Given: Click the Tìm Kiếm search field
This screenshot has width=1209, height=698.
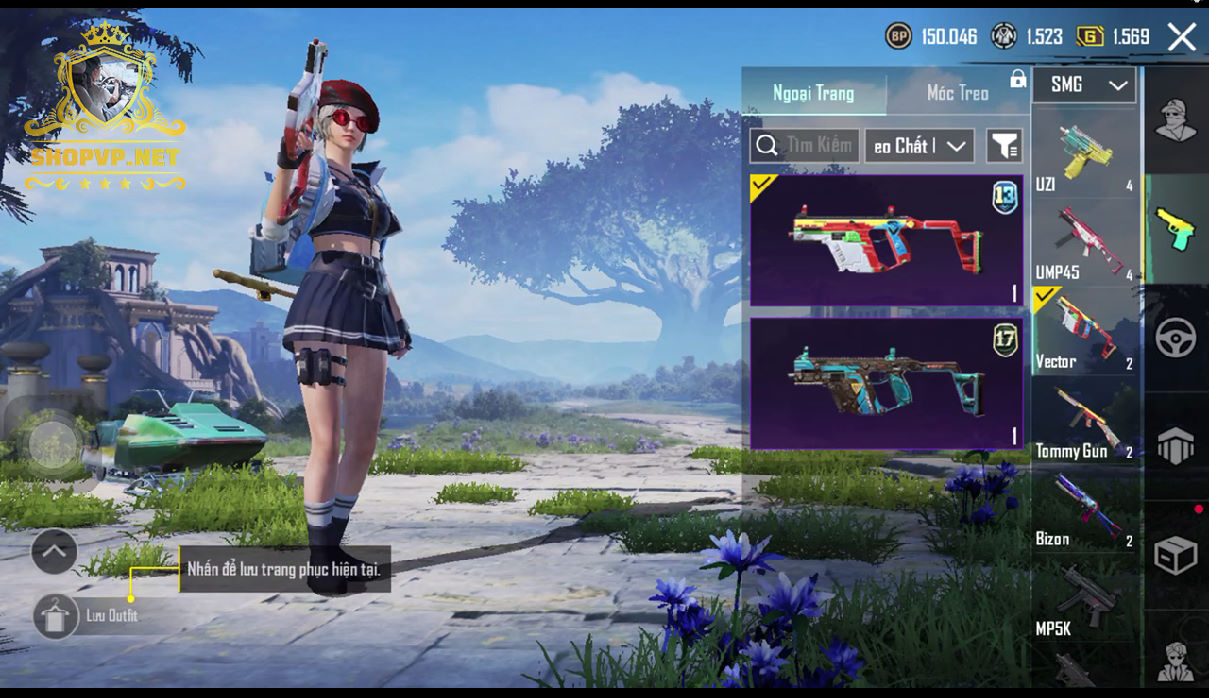Looking at the screenshot, I should pos(805,146).
